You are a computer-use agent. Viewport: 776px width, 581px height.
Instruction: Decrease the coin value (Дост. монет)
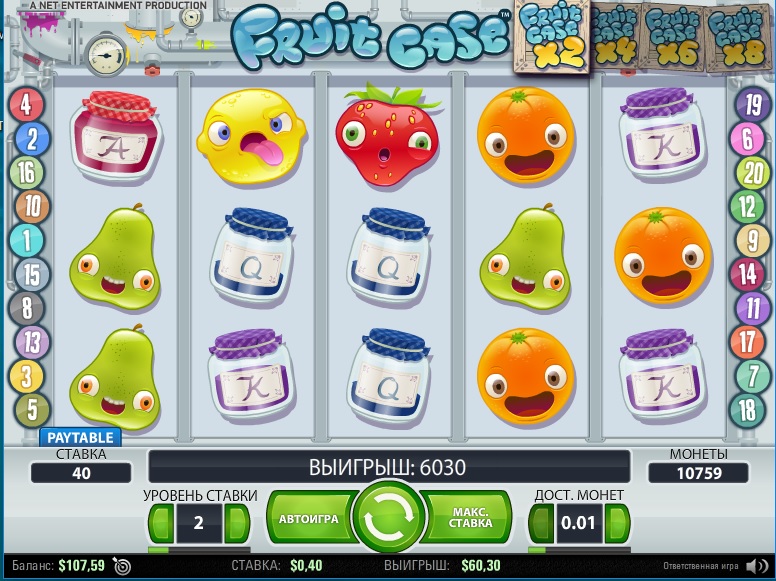coord(541,523)
